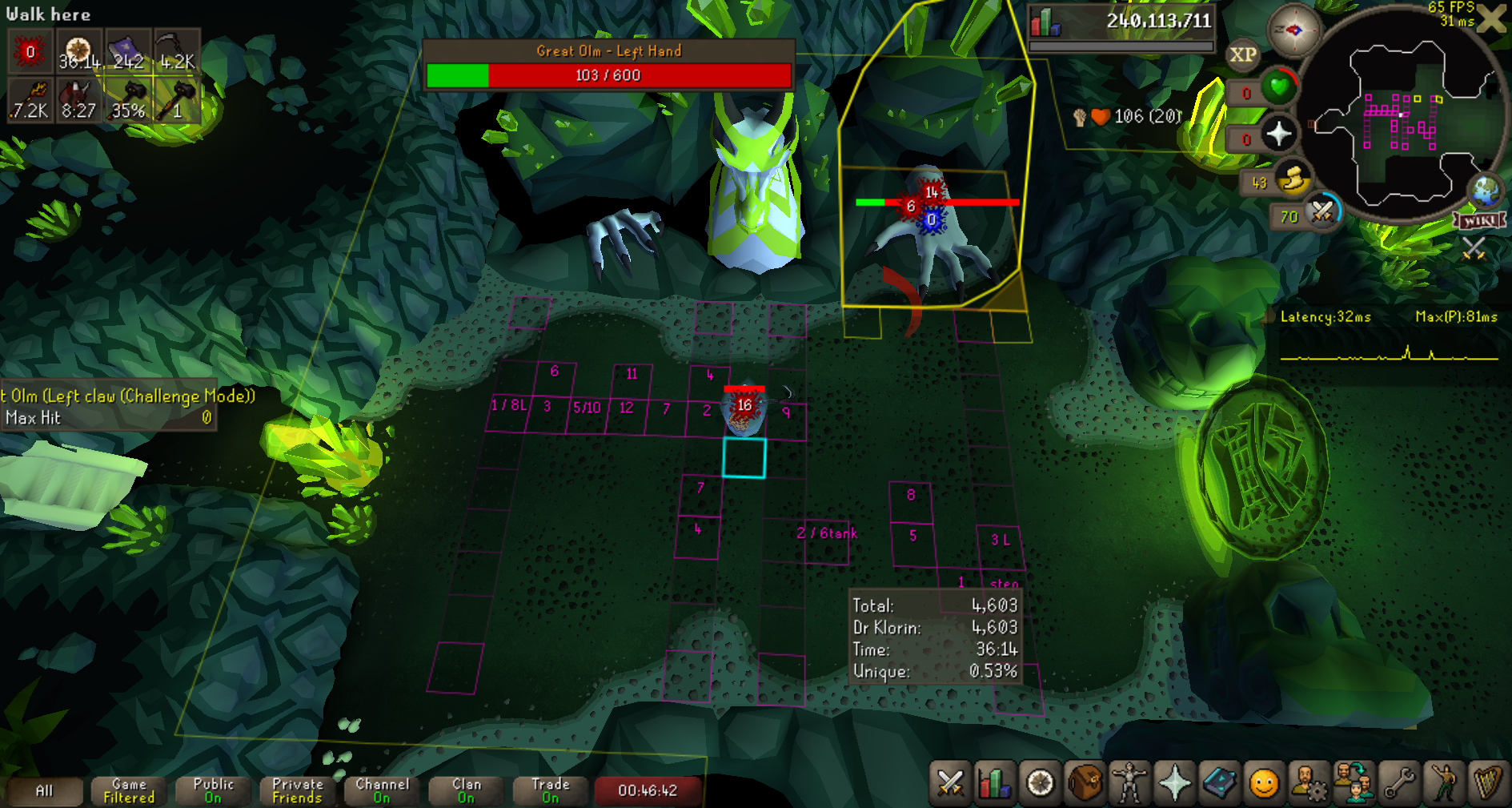Open the Music Player harp tab
This screenshot has height=808, width=1512.
(x=1487, y=782)
